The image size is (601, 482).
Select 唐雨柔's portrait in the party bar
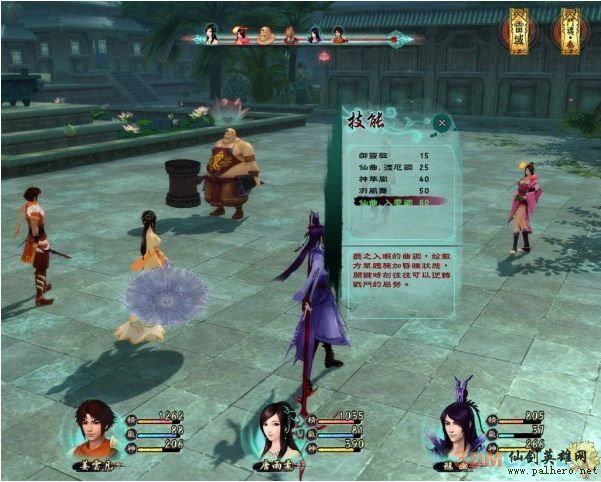pos(279,431)
